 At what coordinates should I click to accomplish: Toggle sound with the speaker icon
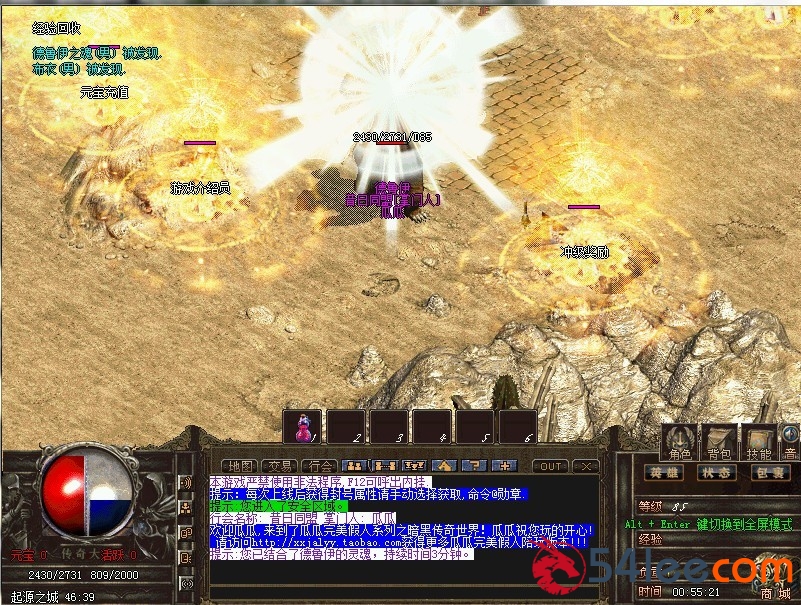tap(790, 435)
